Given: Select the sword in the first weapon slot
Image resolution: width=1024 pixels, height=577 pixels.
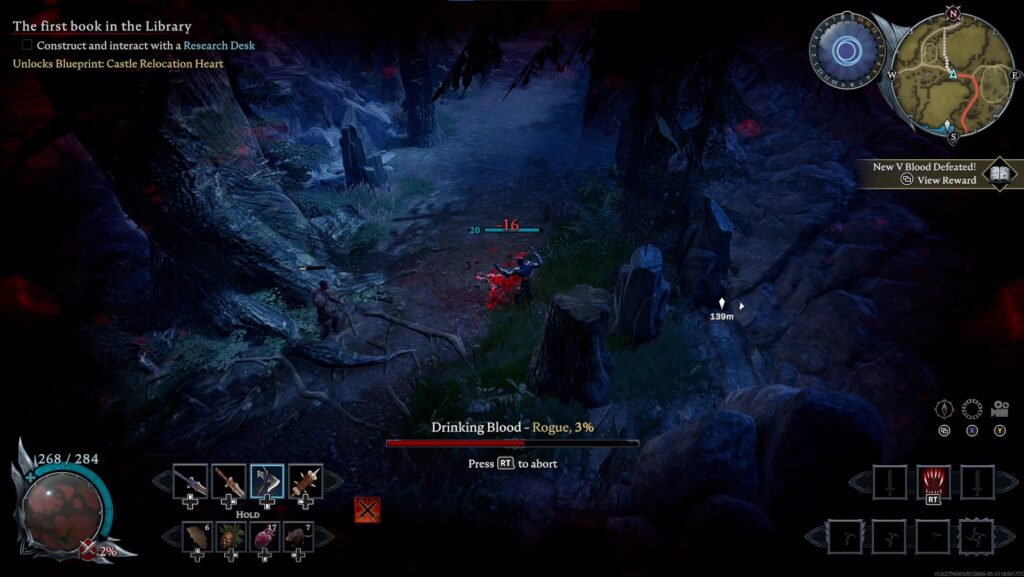Looking at the screenshot, I should [190, 481].
